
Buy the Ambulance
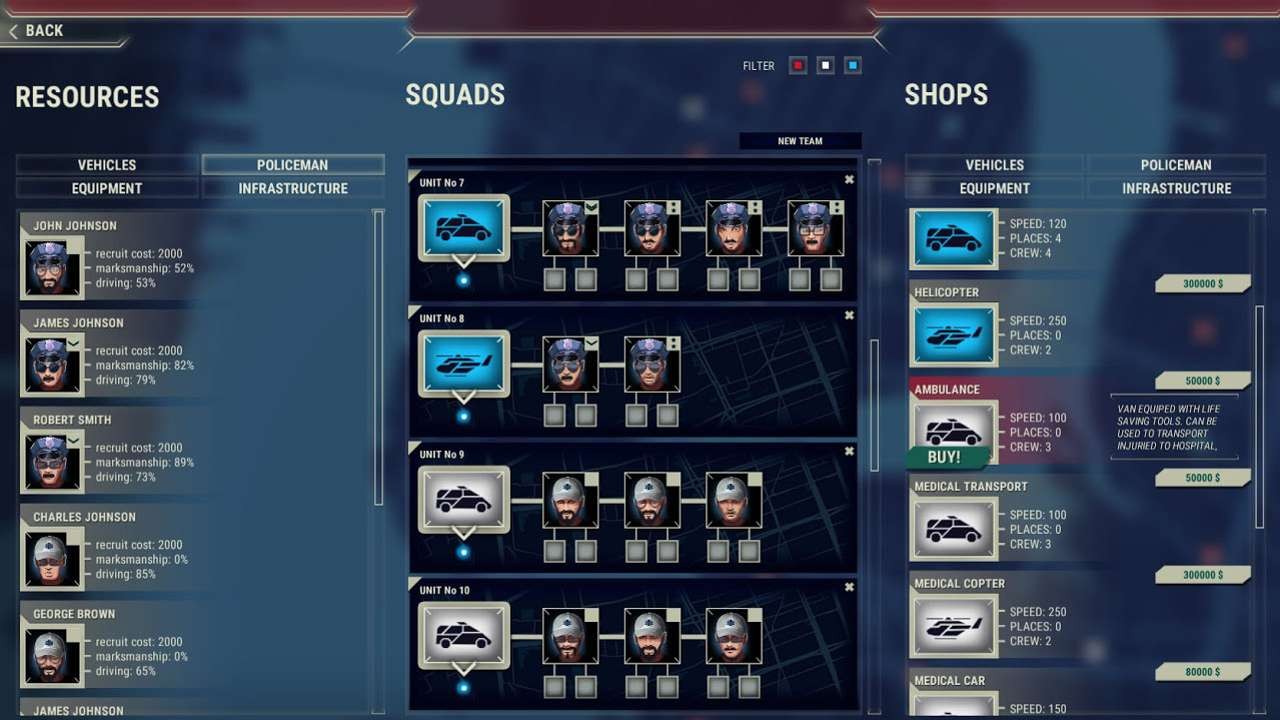944,457
